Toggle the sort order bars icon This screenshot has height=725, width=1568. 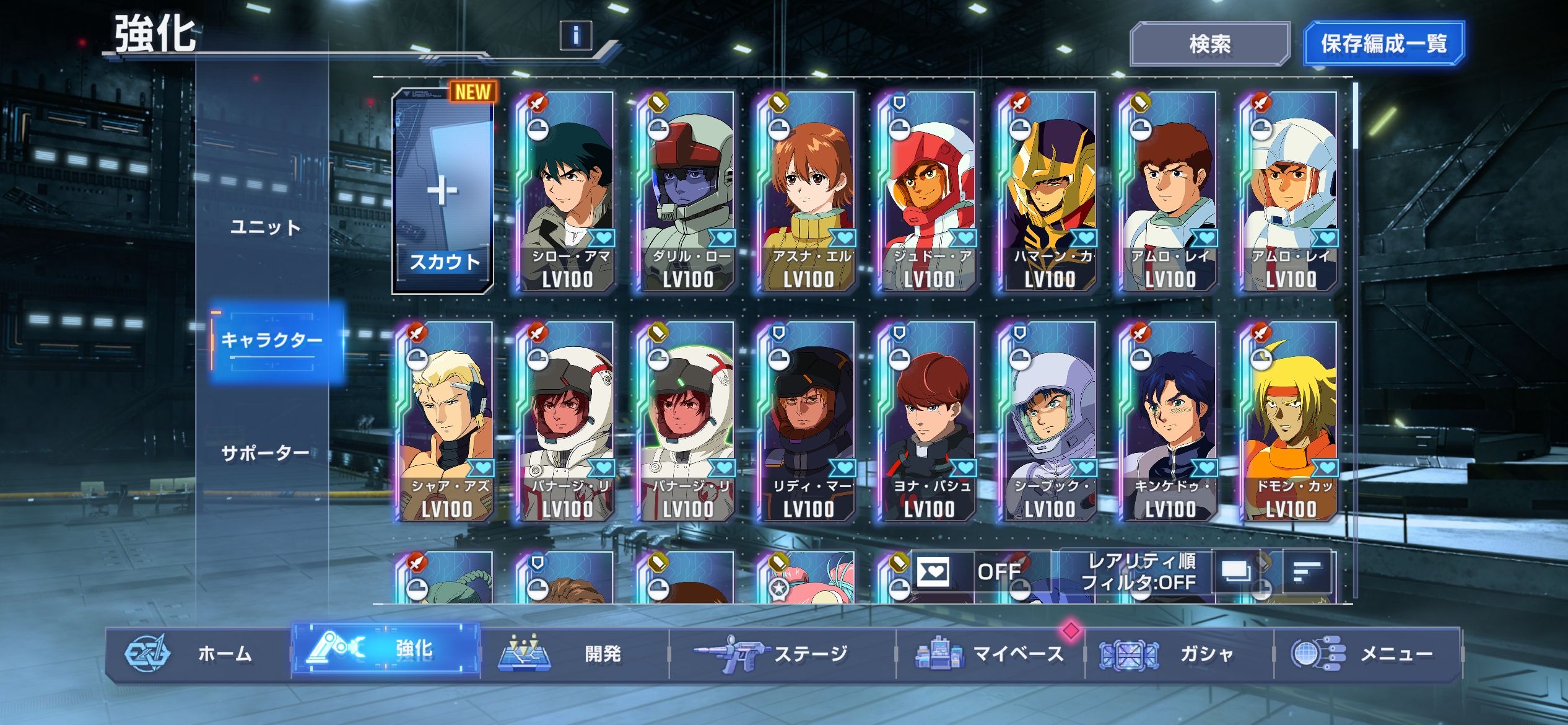pyautogui.click(x=1307, y=571)
